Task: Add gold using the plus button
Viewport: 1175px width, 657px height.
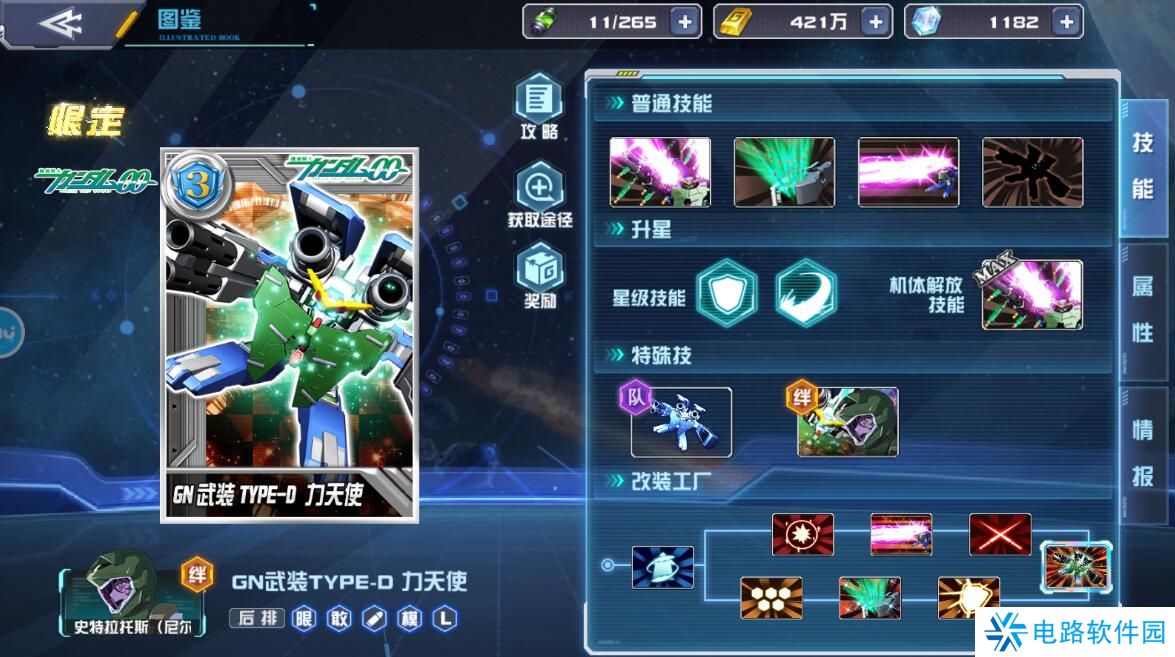Action: pos(875,22)
